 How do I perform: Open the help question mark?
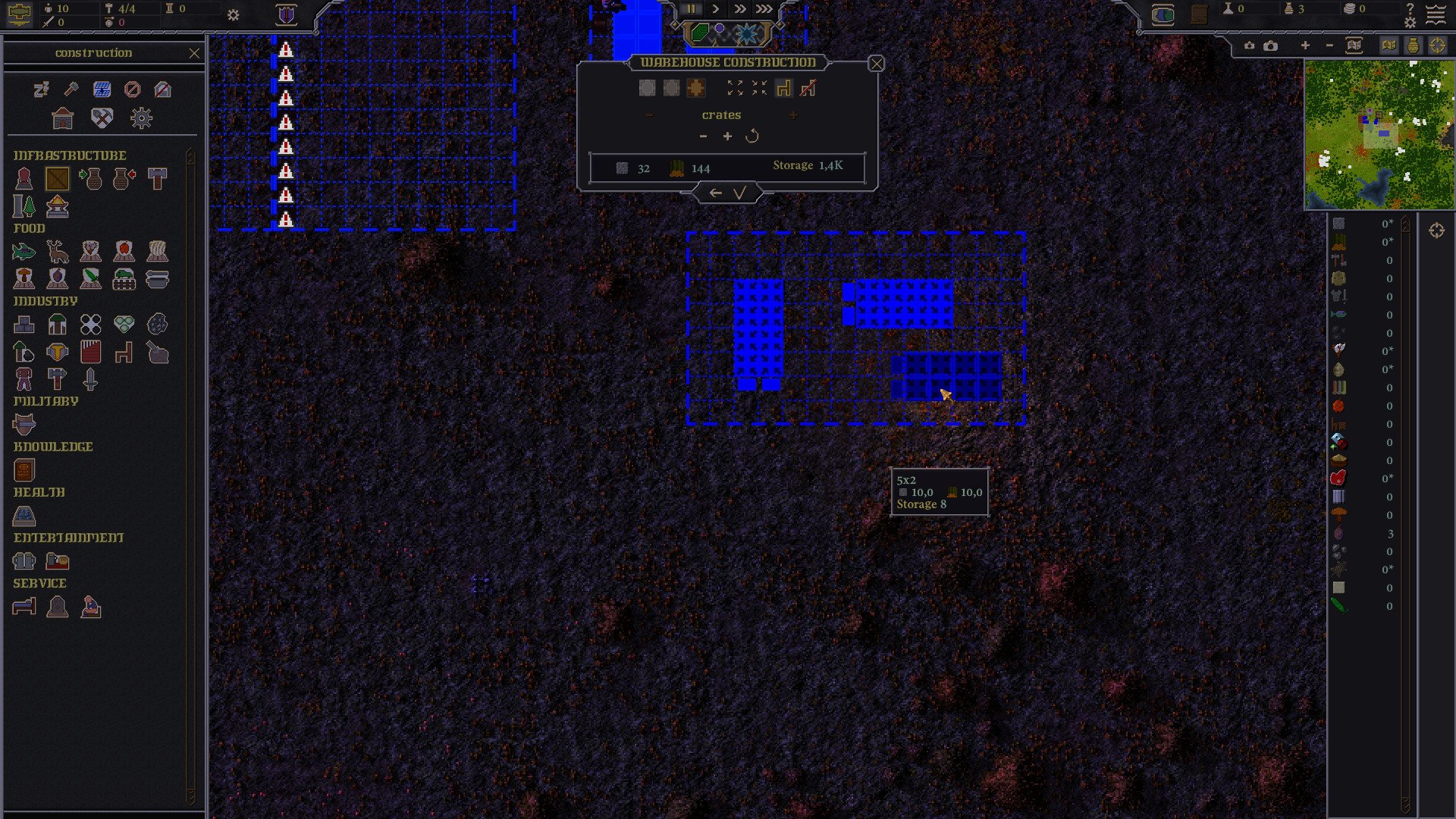pyautogui.click(x=1410, y=8)
